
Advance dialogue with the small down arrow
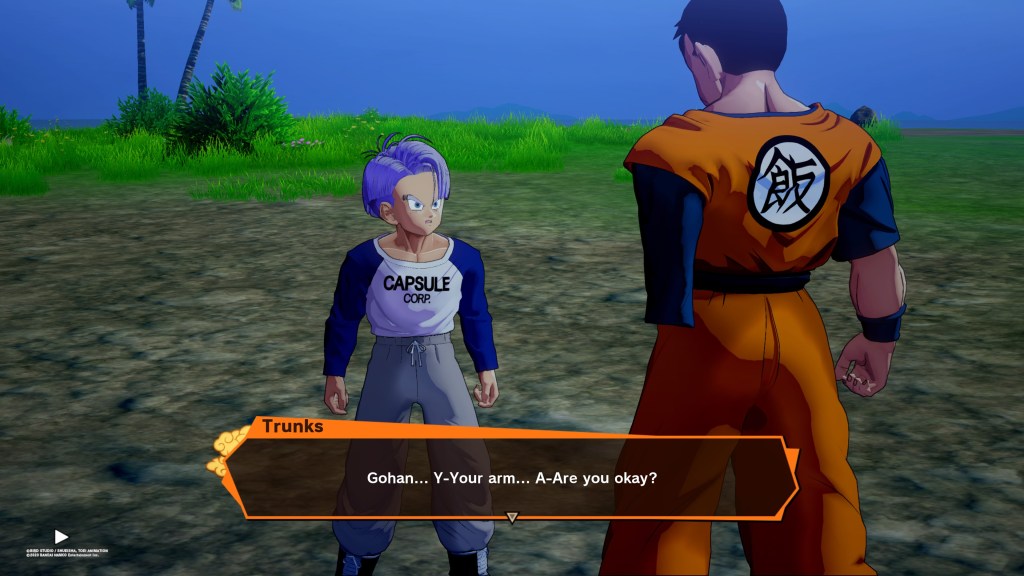point(512,518)
